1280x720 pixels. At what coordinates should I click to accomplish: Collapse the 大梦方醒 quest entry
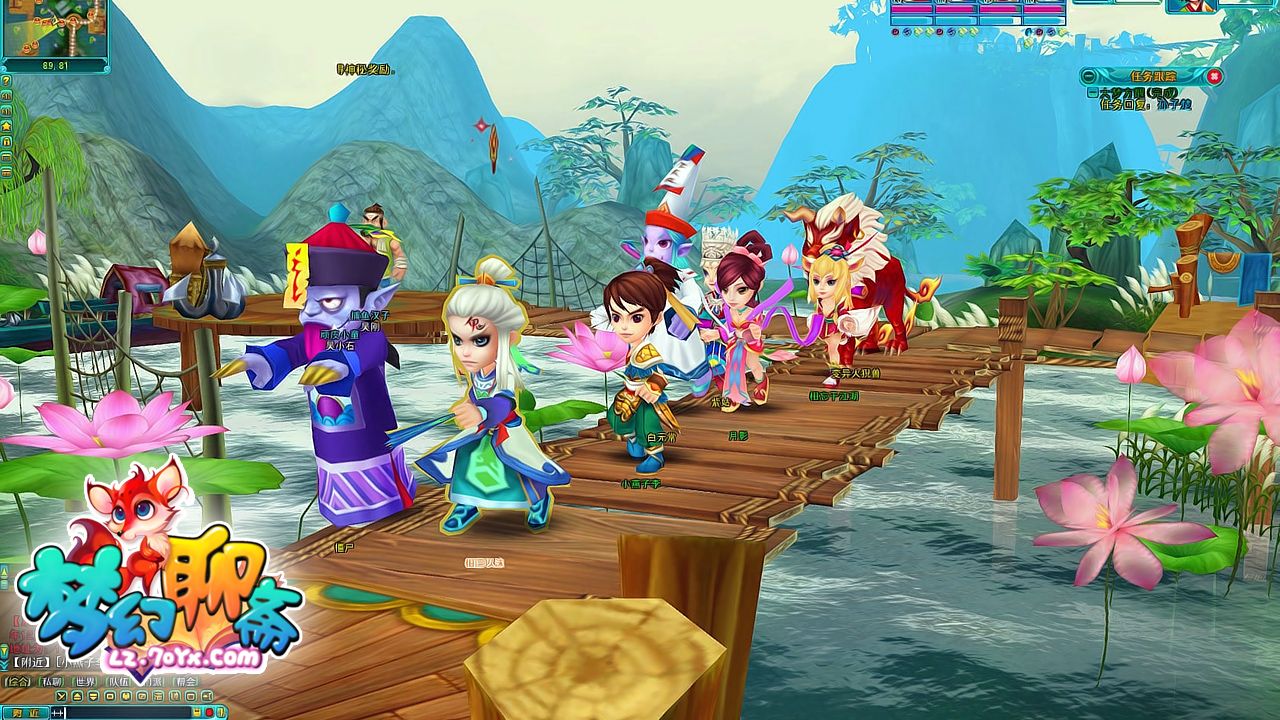point(1092,92)
